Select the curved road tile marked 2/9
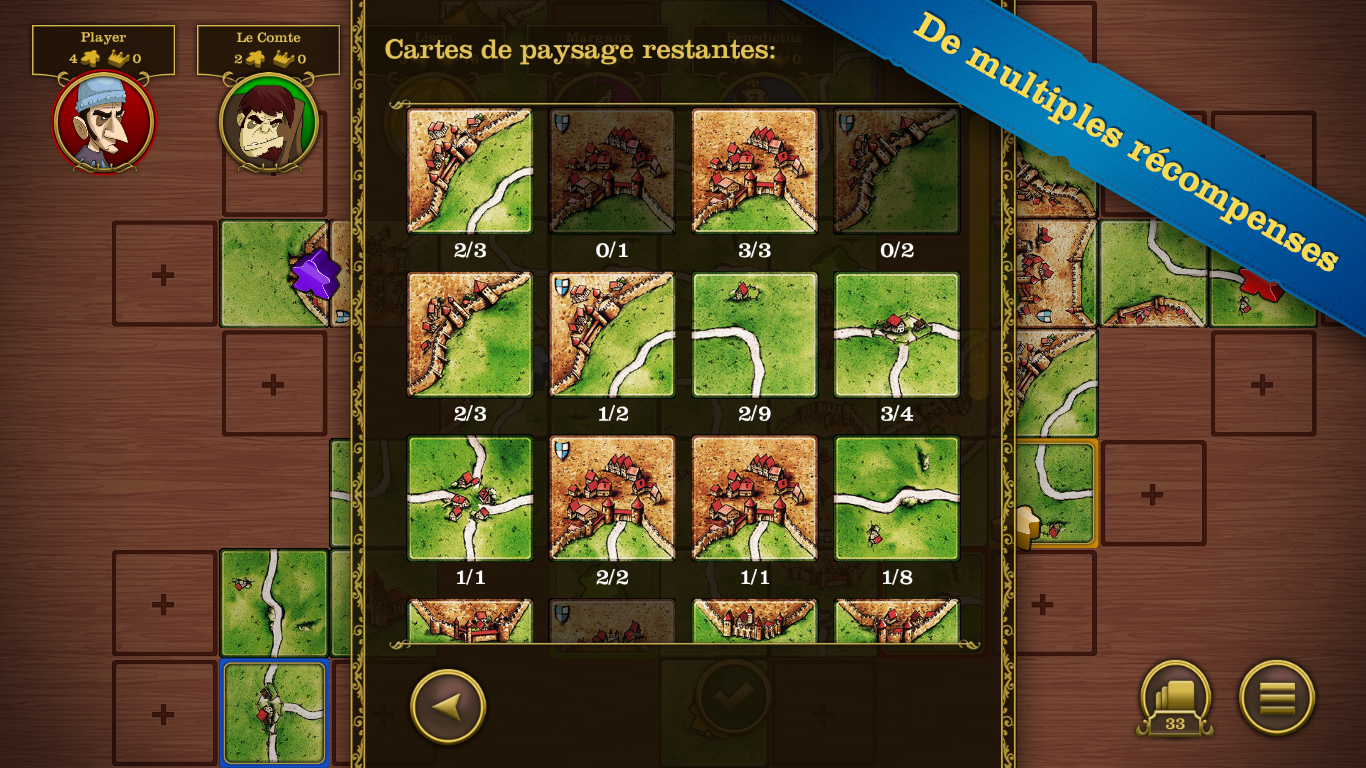1366x768 pixels. tap(754, 334)
